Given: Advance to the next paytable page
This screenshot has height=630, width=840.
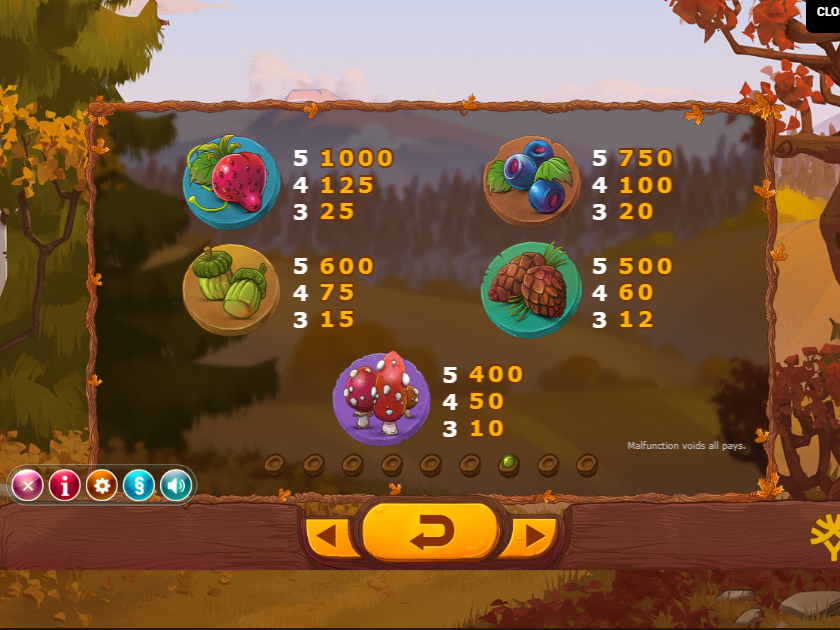Looking at the screenshot, I should tap(534, 537).
